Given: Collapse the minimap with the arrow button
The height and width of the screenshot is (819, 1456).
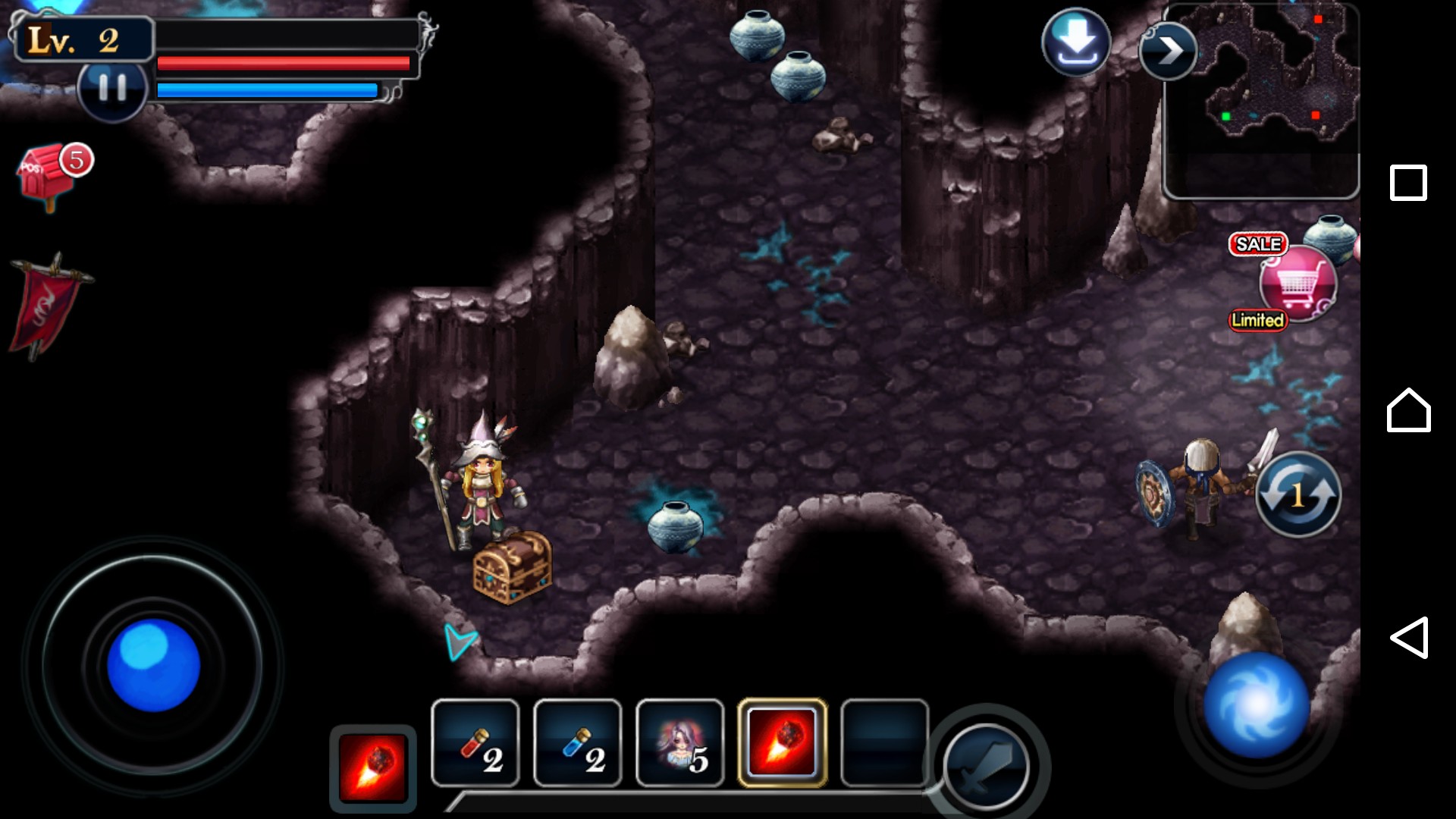Looking at the screenshot, I should (x=1168, y=52).
